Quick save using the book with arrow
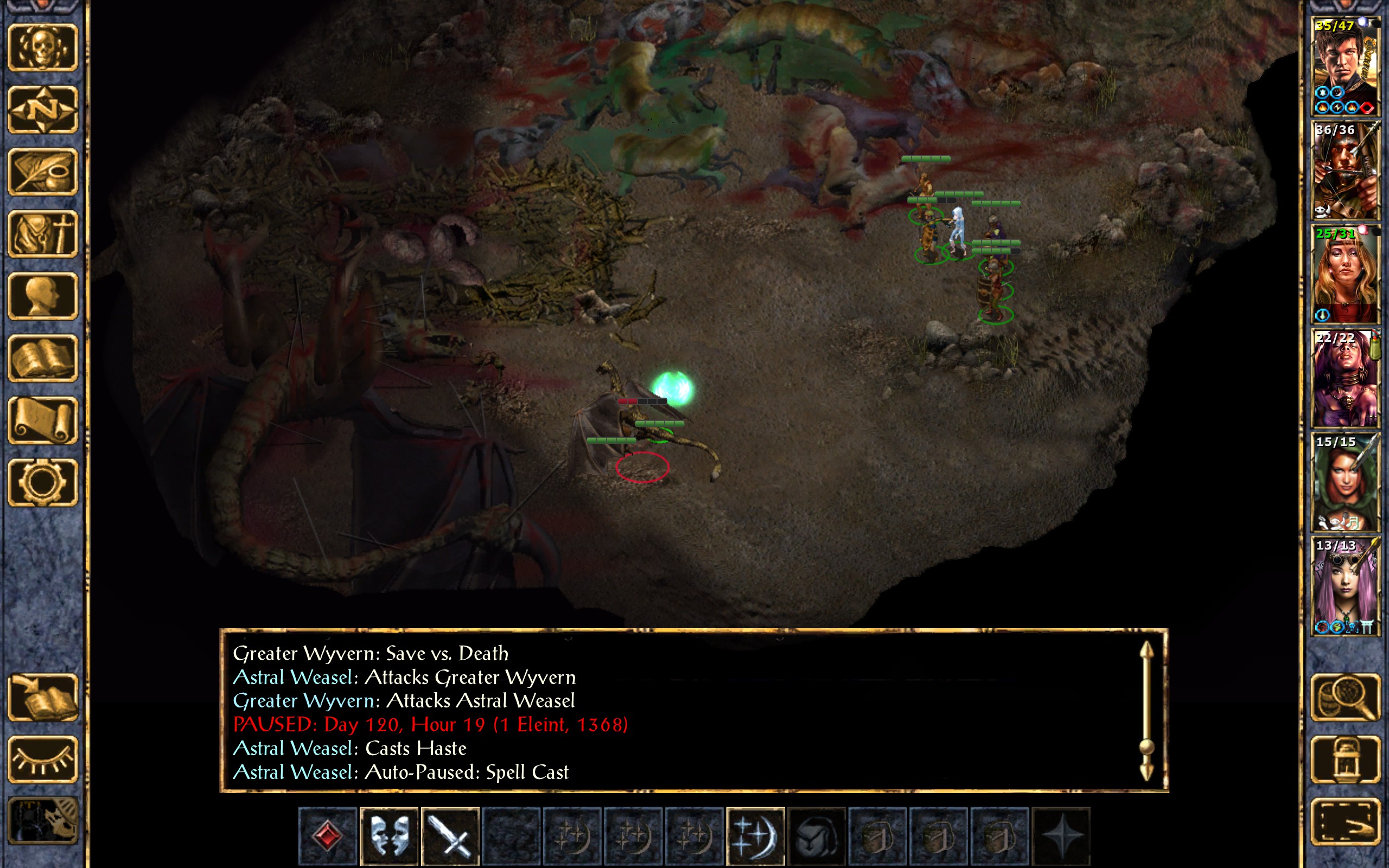Screen dimensions: 1389x868 [43, 698]
